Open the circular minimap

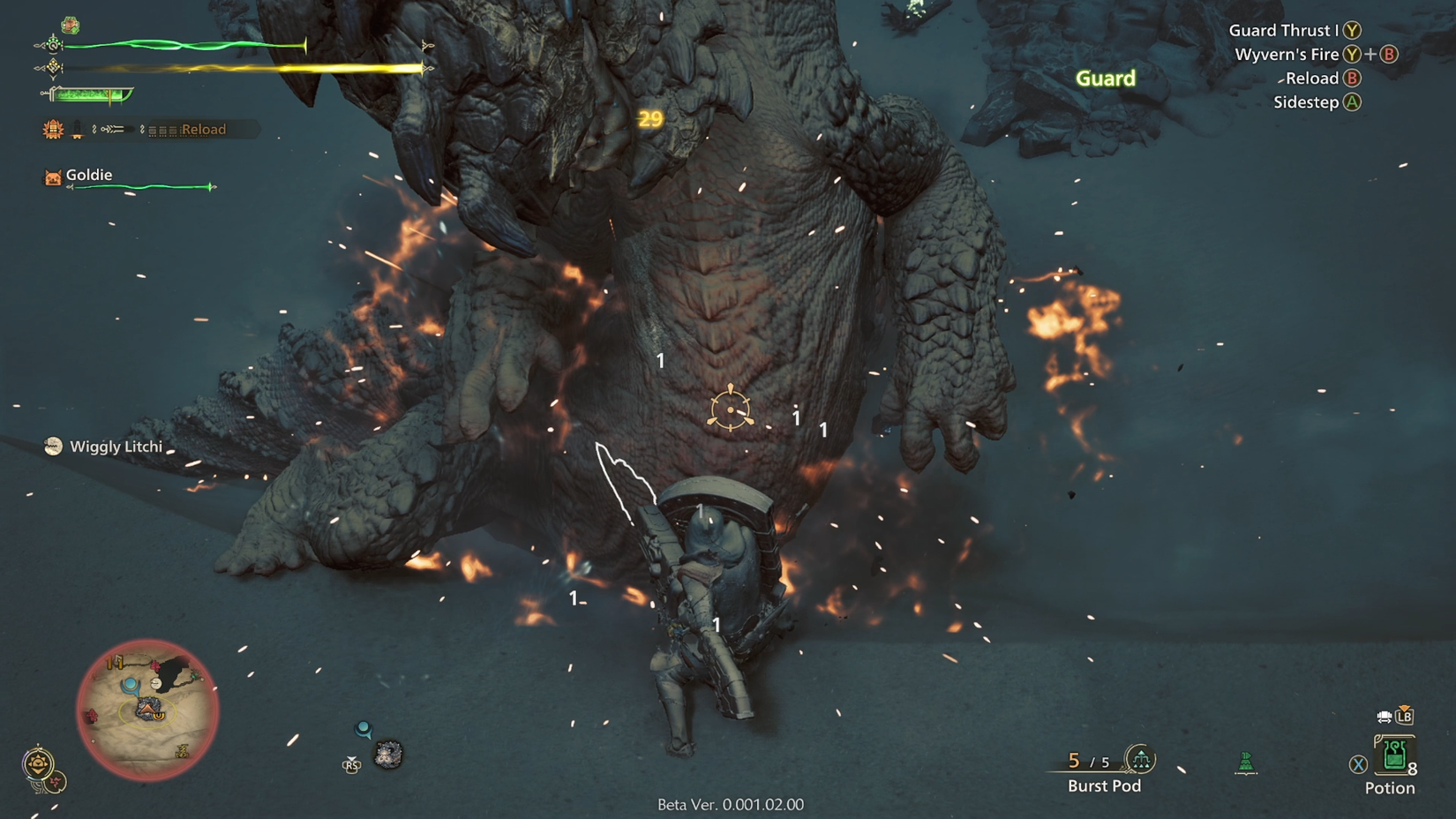[x=147, y=710]
